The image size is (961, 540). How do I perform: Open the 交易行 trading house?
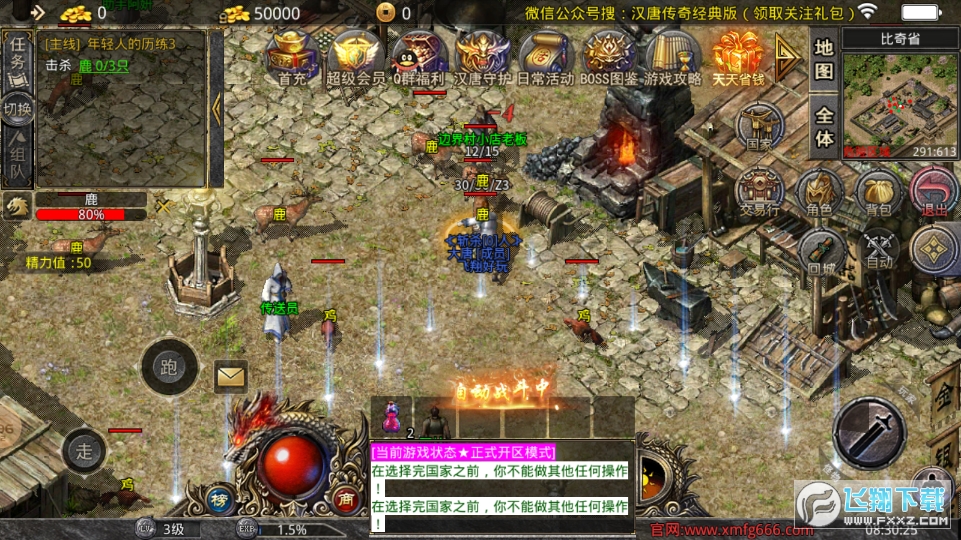point(759,191)
